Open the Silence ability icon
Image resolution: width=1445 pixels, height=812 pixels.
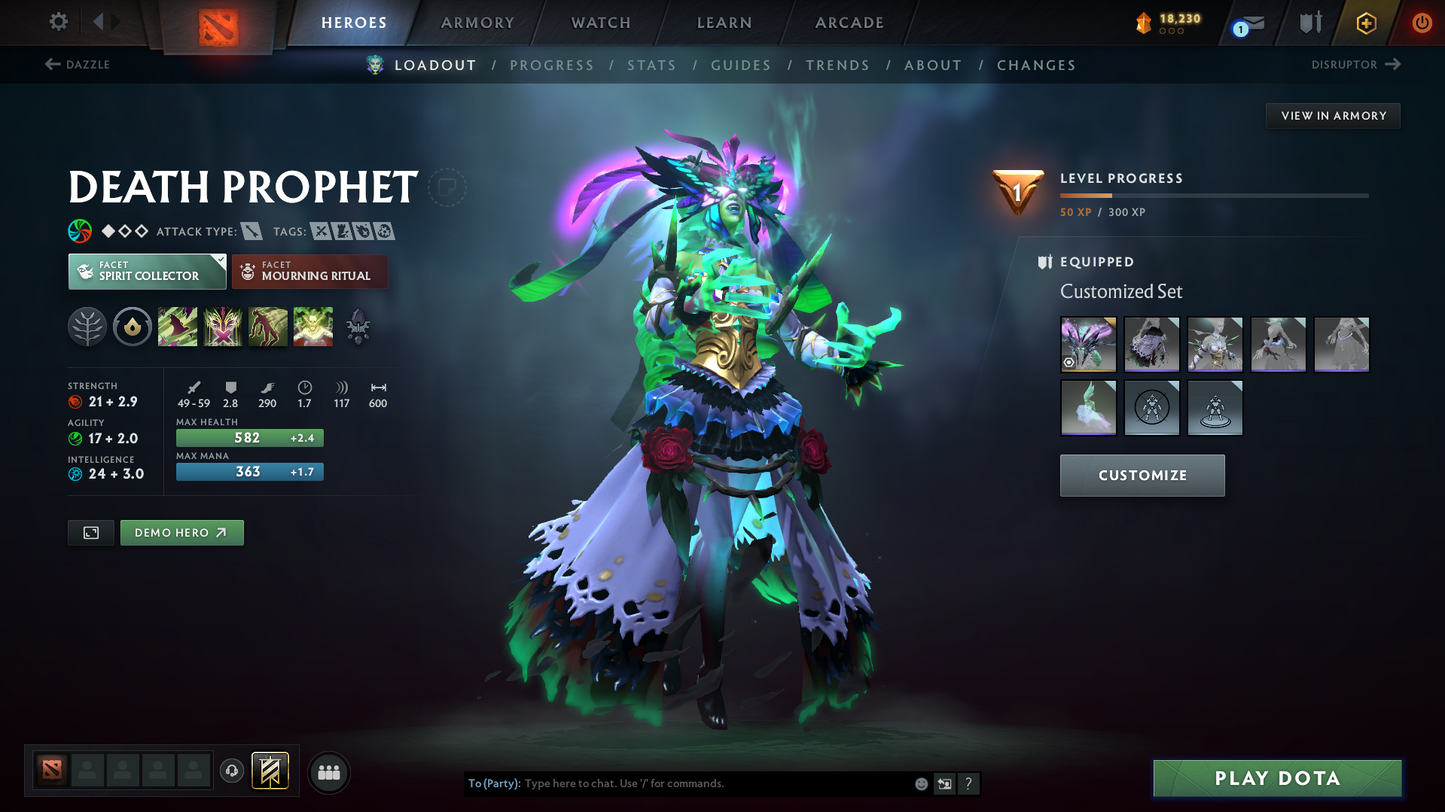click(x=222, y=326)
